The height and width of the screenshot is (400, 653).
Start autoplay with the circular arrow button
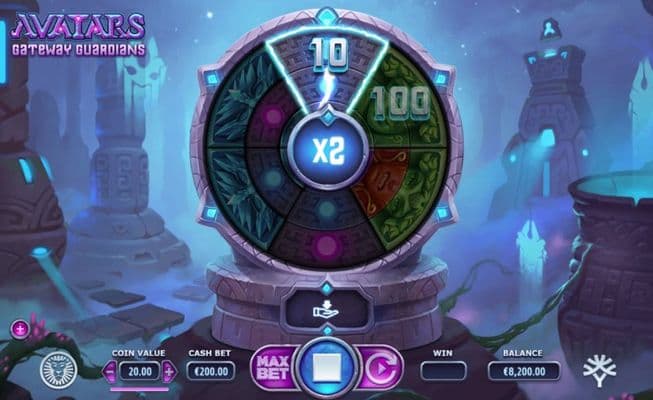(378, 367)
